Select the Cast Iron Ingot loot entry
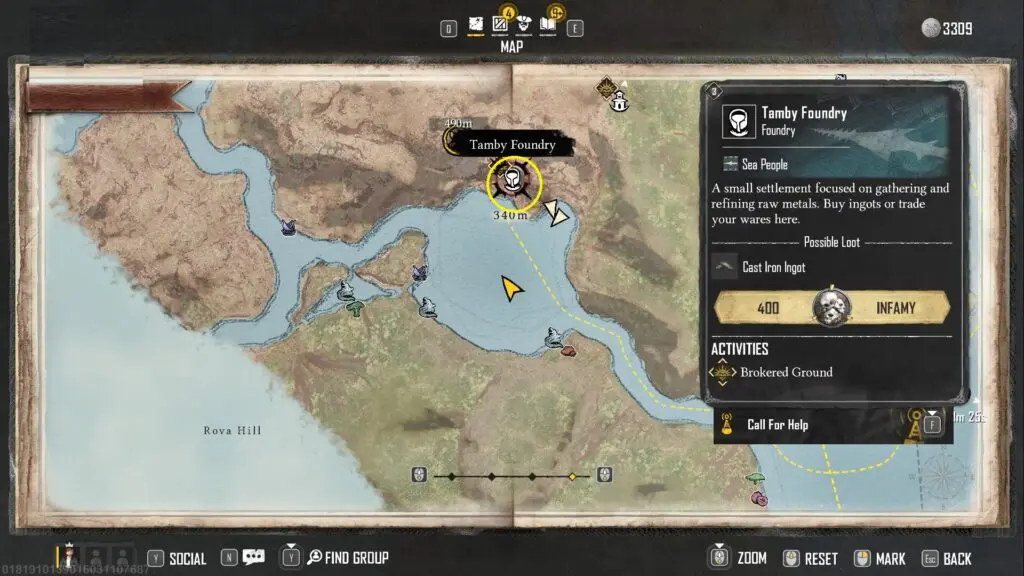 coord(773,268)
